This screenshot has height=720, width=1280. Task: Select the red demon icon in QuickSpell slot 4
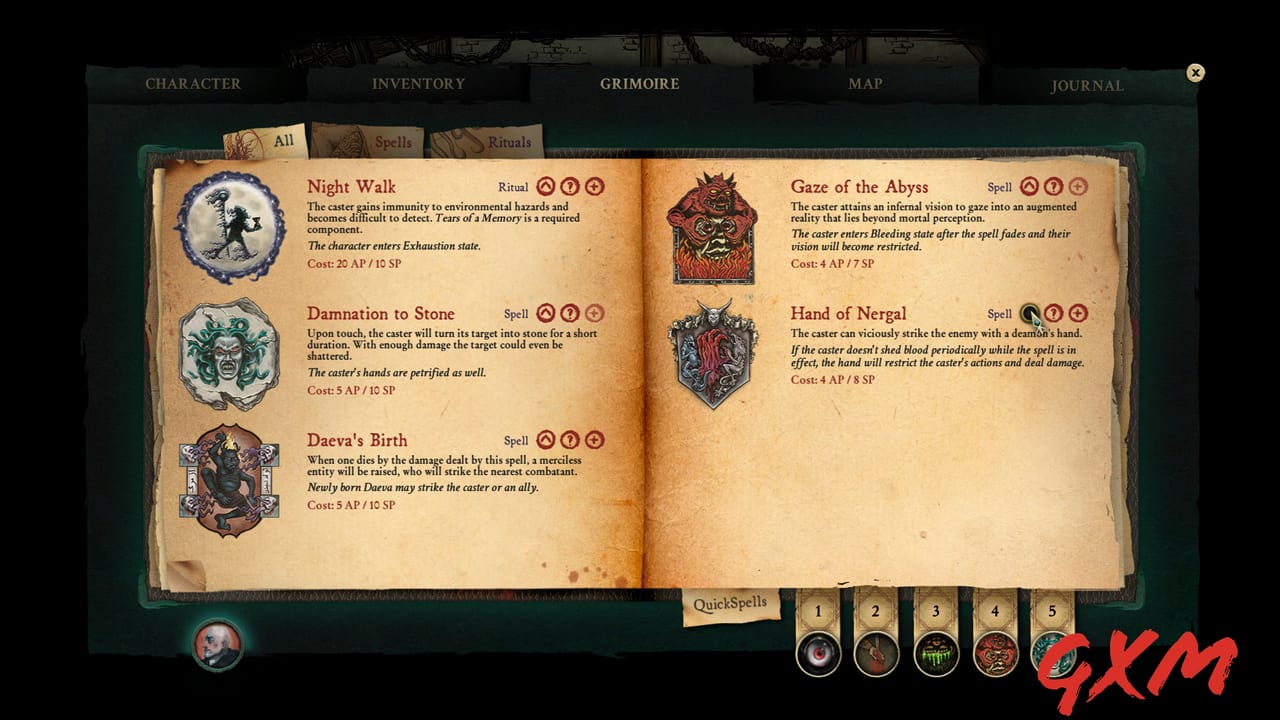pyautogui.click(x=996, y=655)
